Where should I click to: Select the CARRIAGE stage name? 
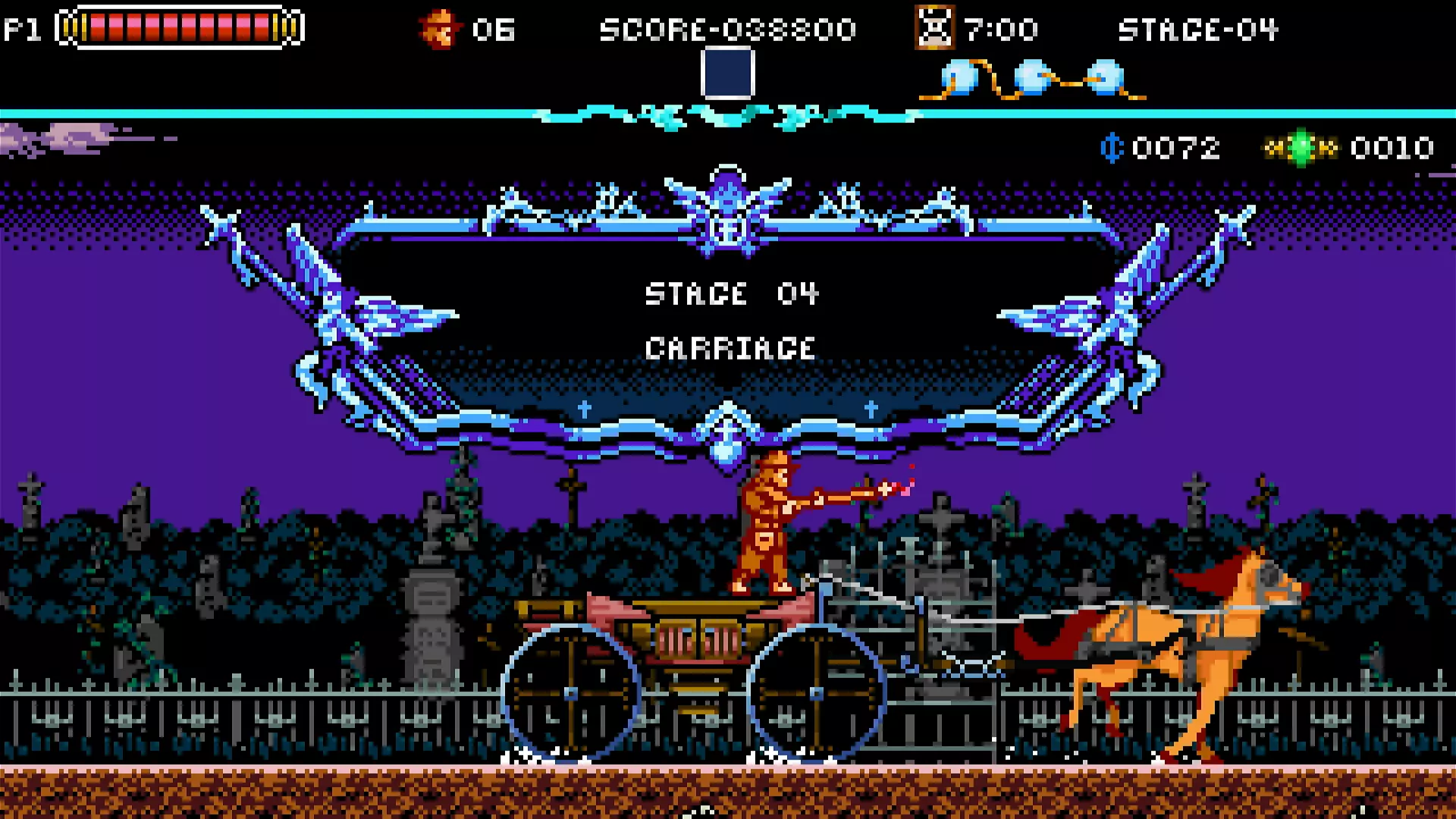pyautogui.click(x=730, y=347)
